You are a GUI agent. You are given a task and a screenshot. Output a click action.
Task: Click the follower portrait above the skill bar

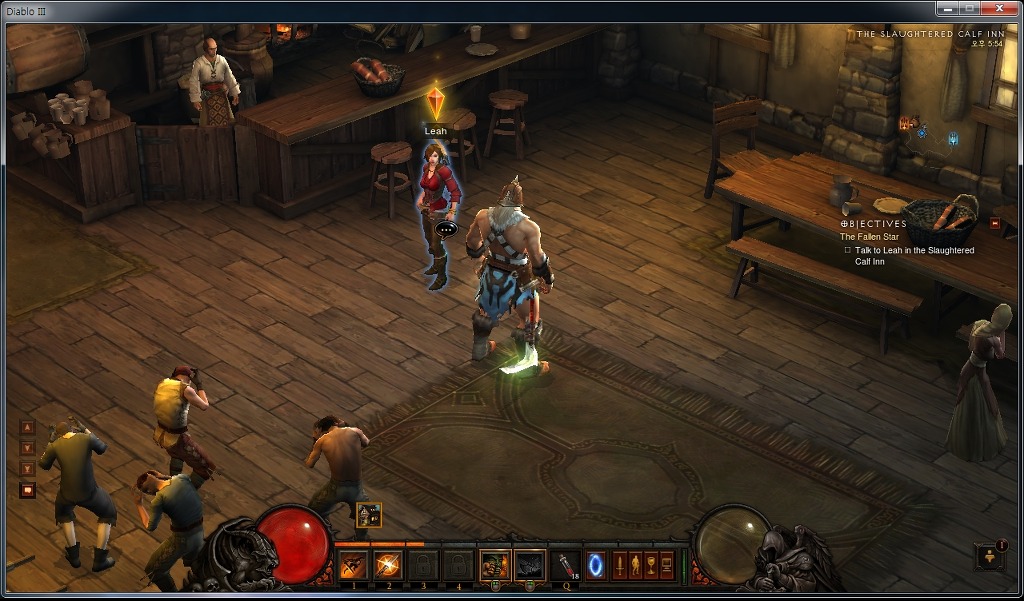368,514
